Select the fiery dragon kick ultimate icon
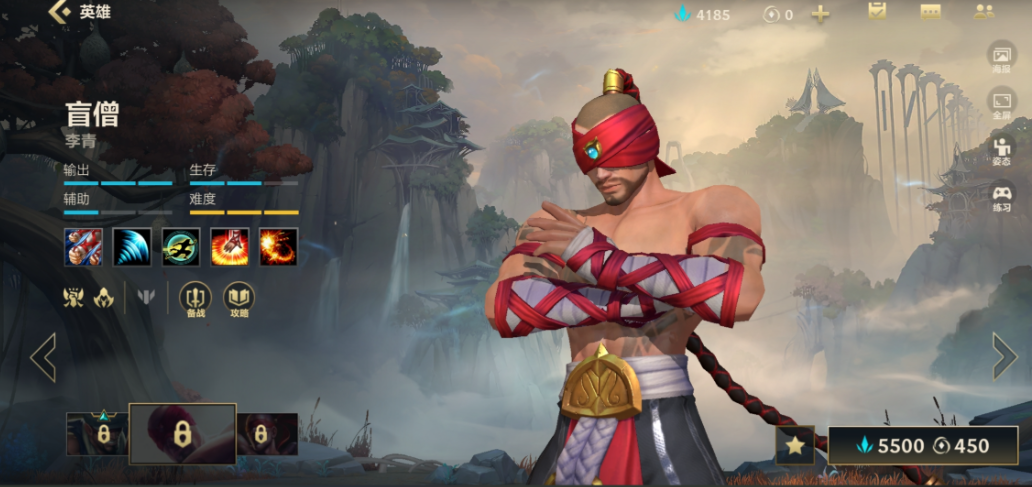The height and width of the screenshot is (487, 1032). 279,247
